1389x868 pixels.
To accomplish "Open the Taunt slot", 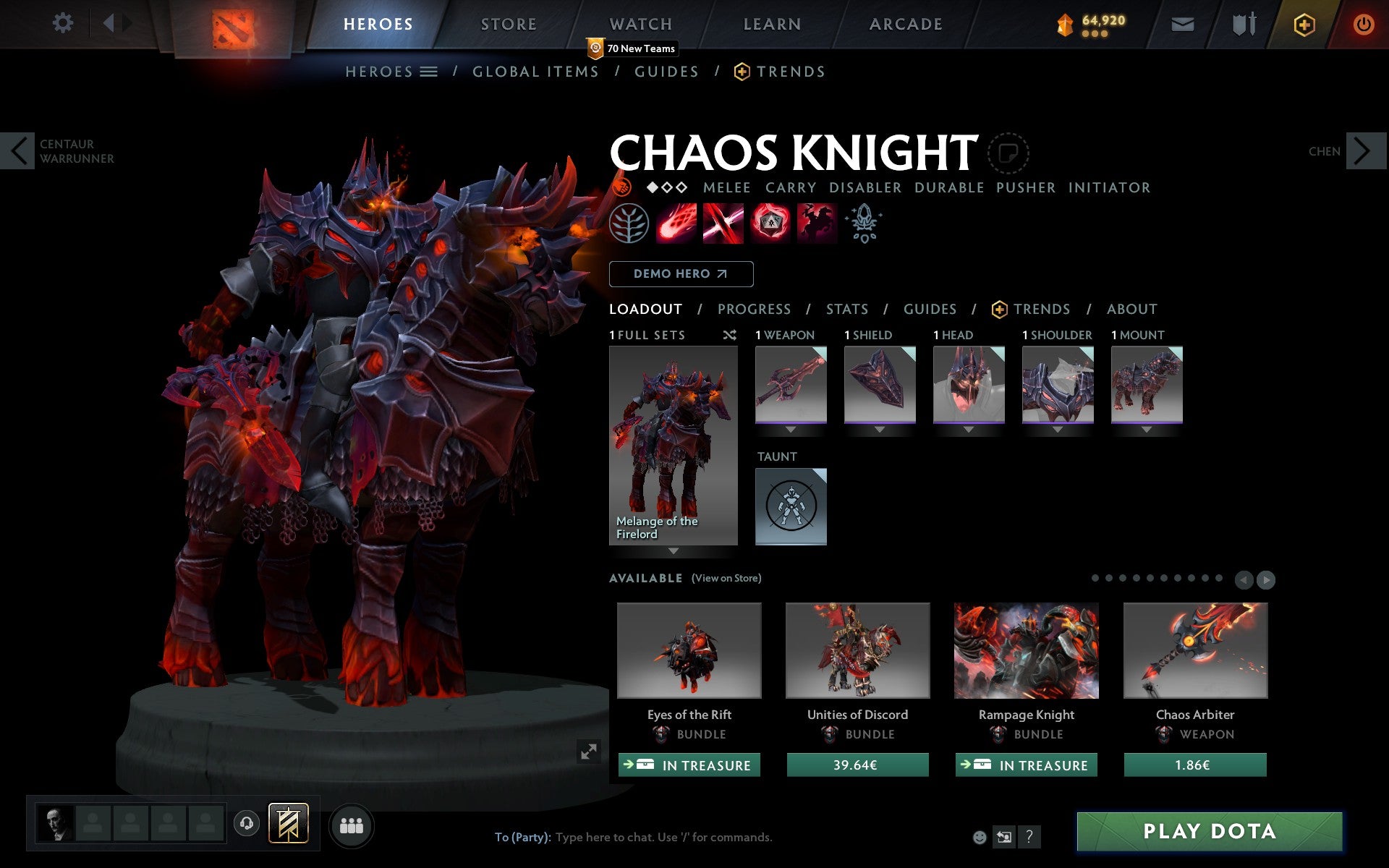I will point(791,506).
